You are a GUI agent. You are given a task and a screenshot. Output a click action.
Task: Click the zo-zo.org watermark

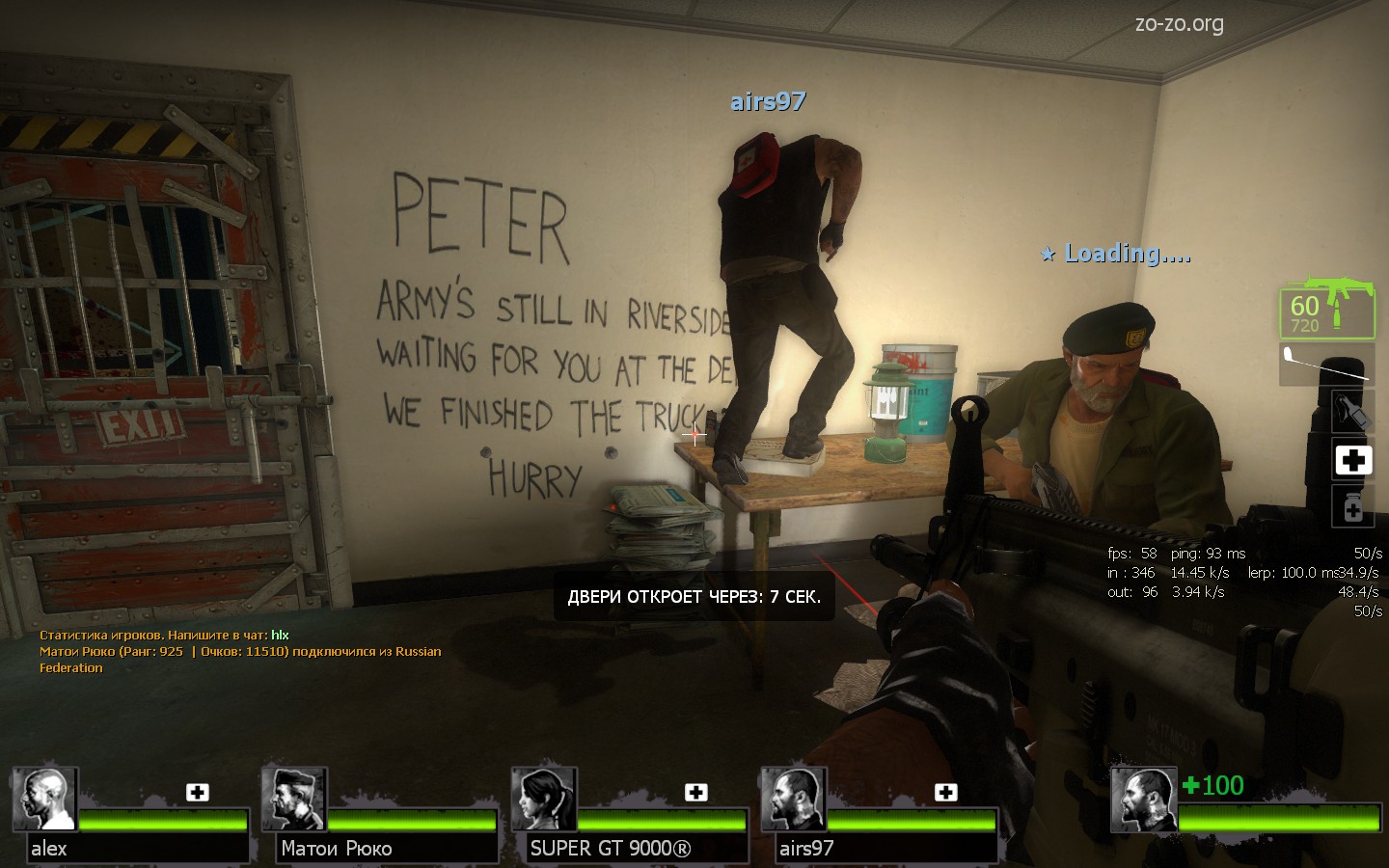1179,23
